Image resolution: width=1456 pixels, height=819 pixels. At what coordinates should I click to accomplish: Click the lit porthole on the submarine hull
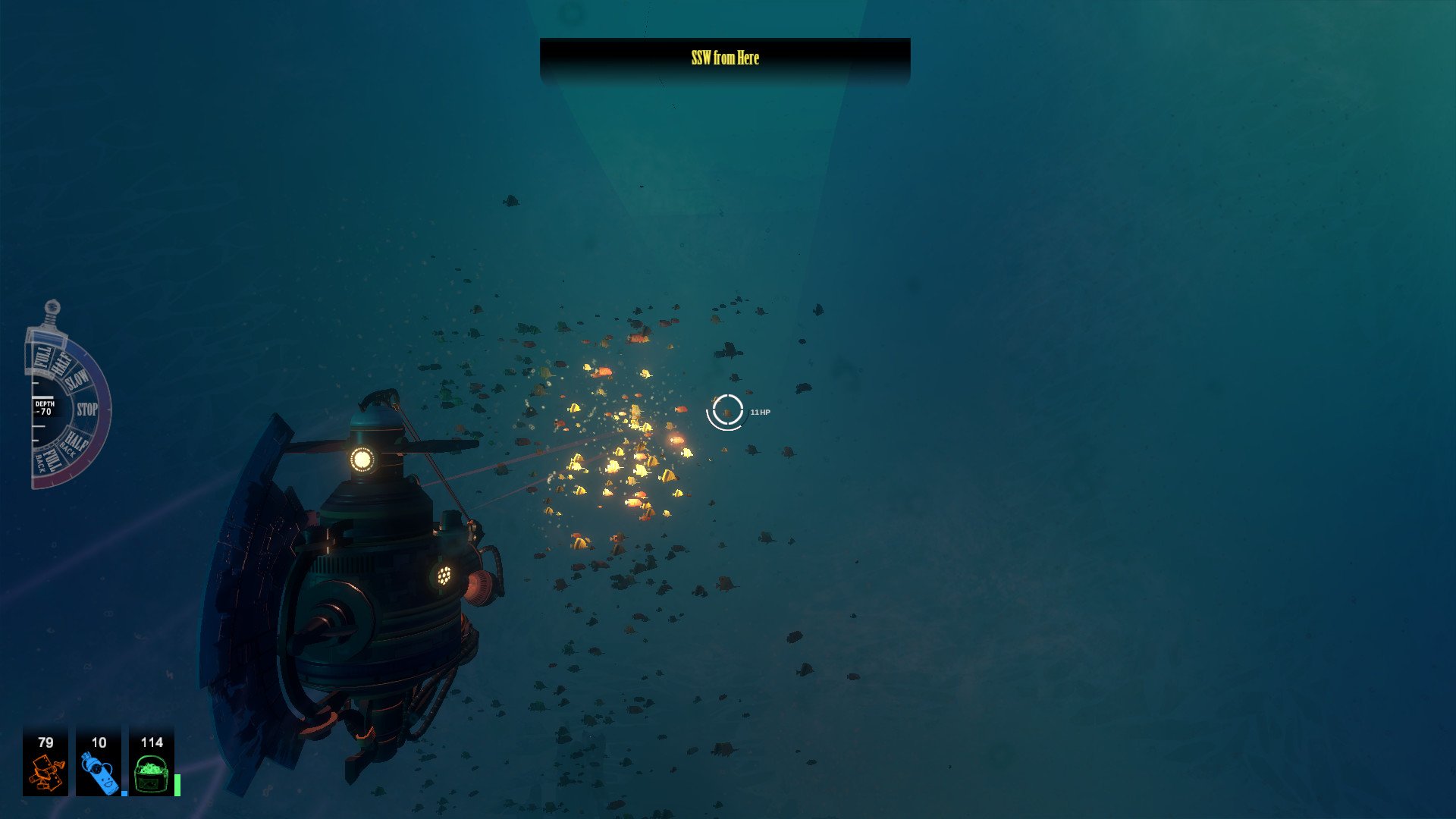(446, 576)
